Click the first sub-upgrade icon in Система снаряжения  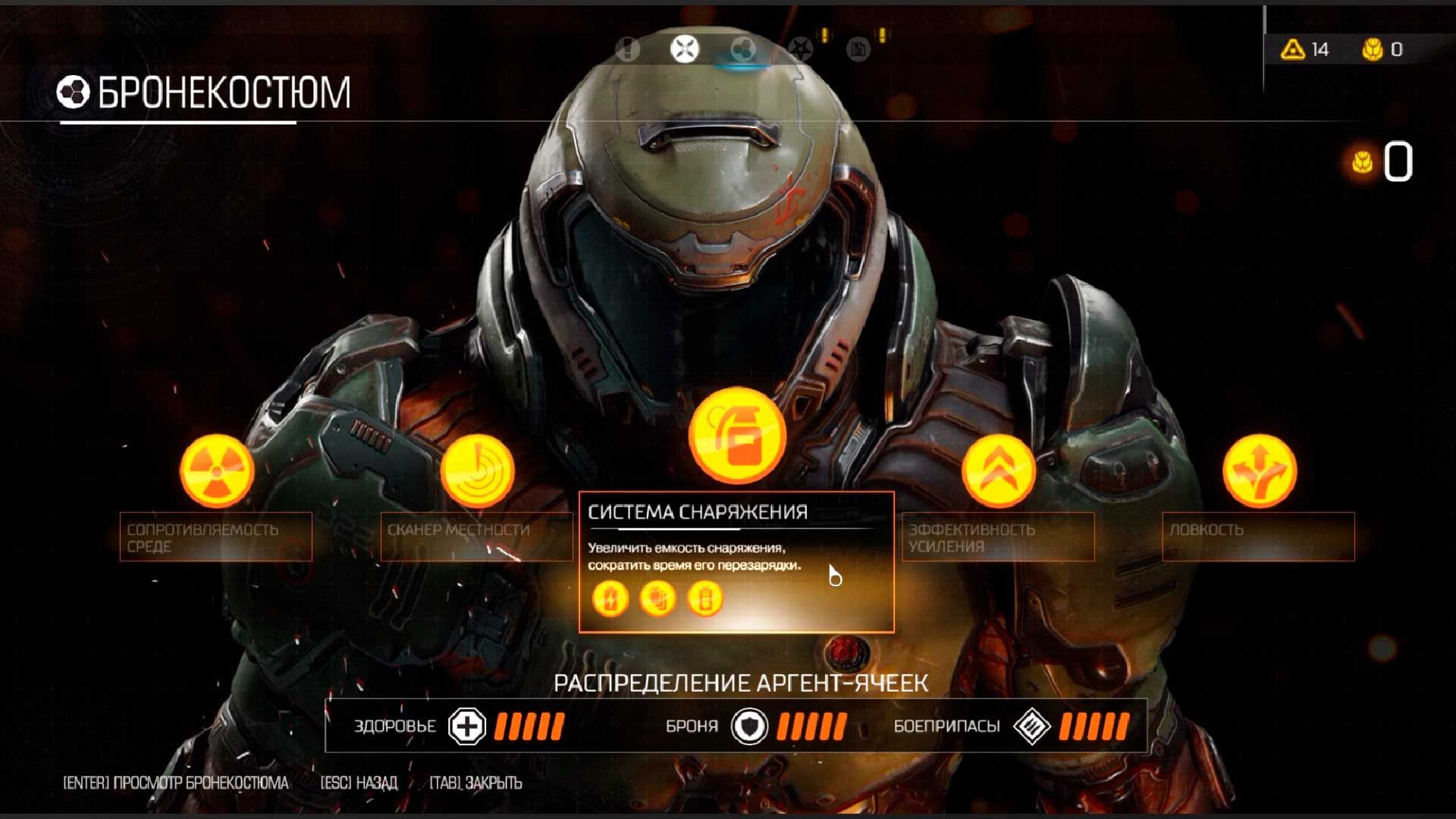[x=609, y=598]
